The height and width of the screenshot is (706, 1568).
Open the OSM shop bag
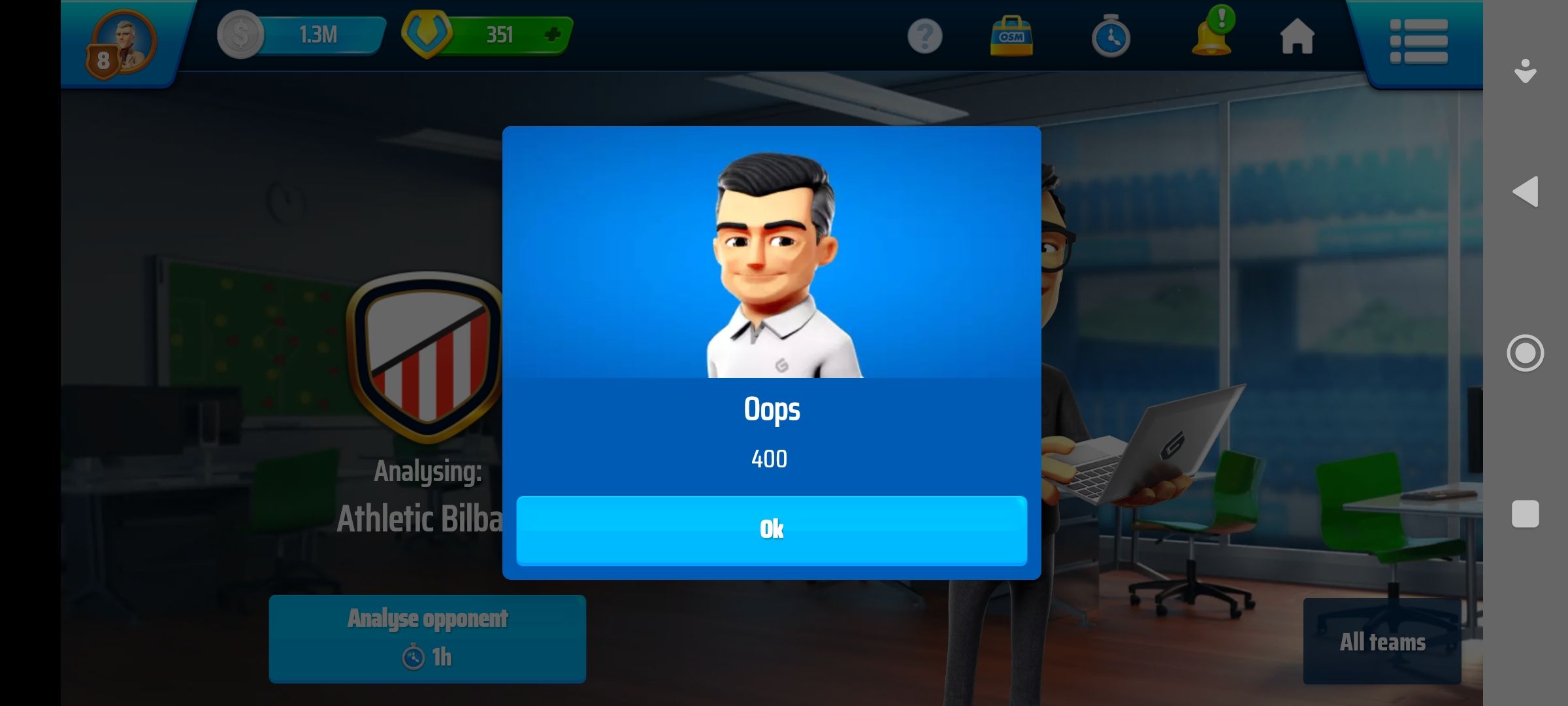pos(1011,36)
